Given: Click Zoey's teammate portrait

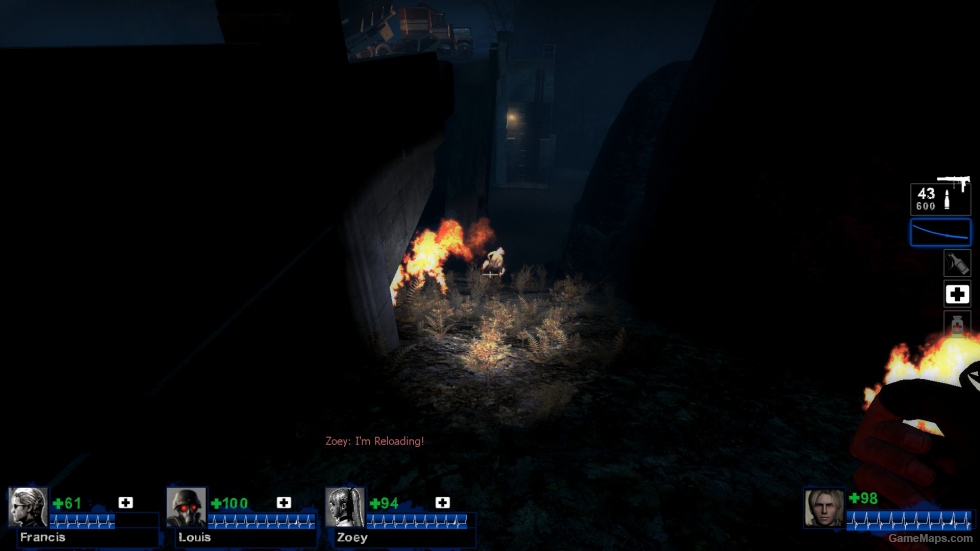Looking at the screenshot, I should tap(345, 507).
